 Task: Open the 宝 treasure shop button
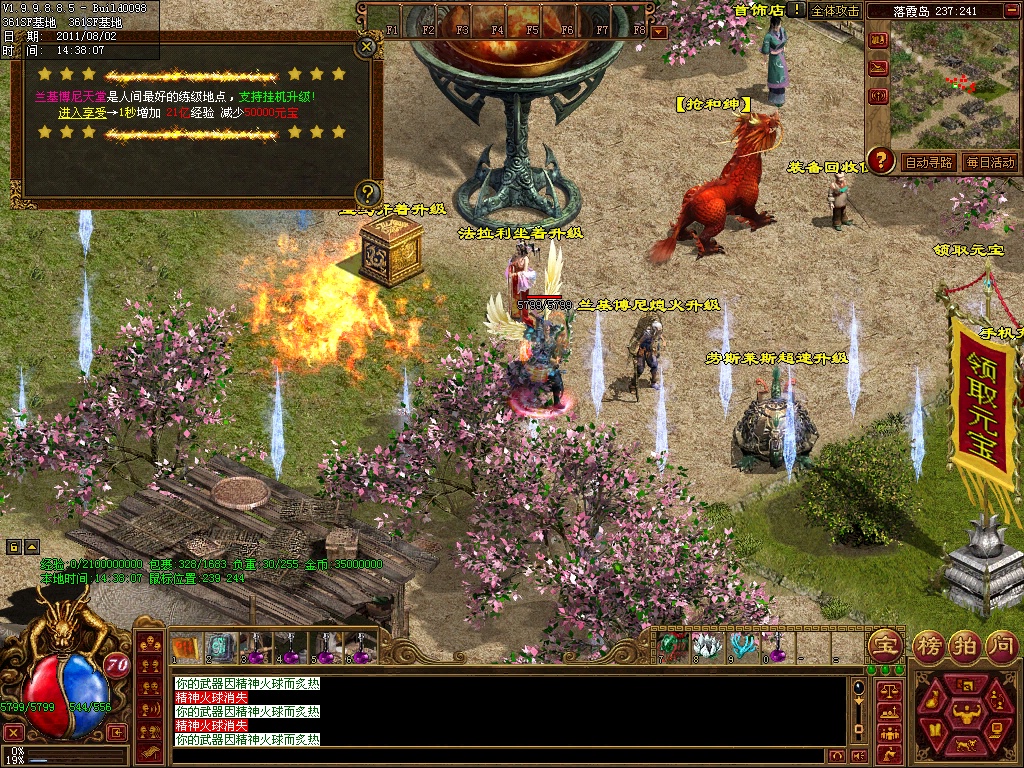(885, 644)
